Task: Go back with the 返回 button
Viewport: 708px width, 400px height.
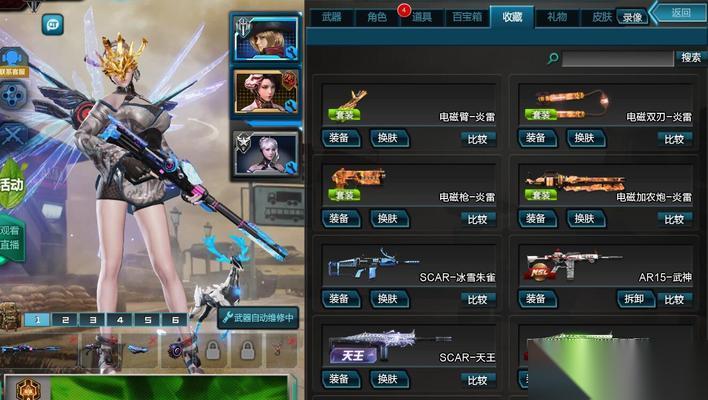Action: (681, 12)
